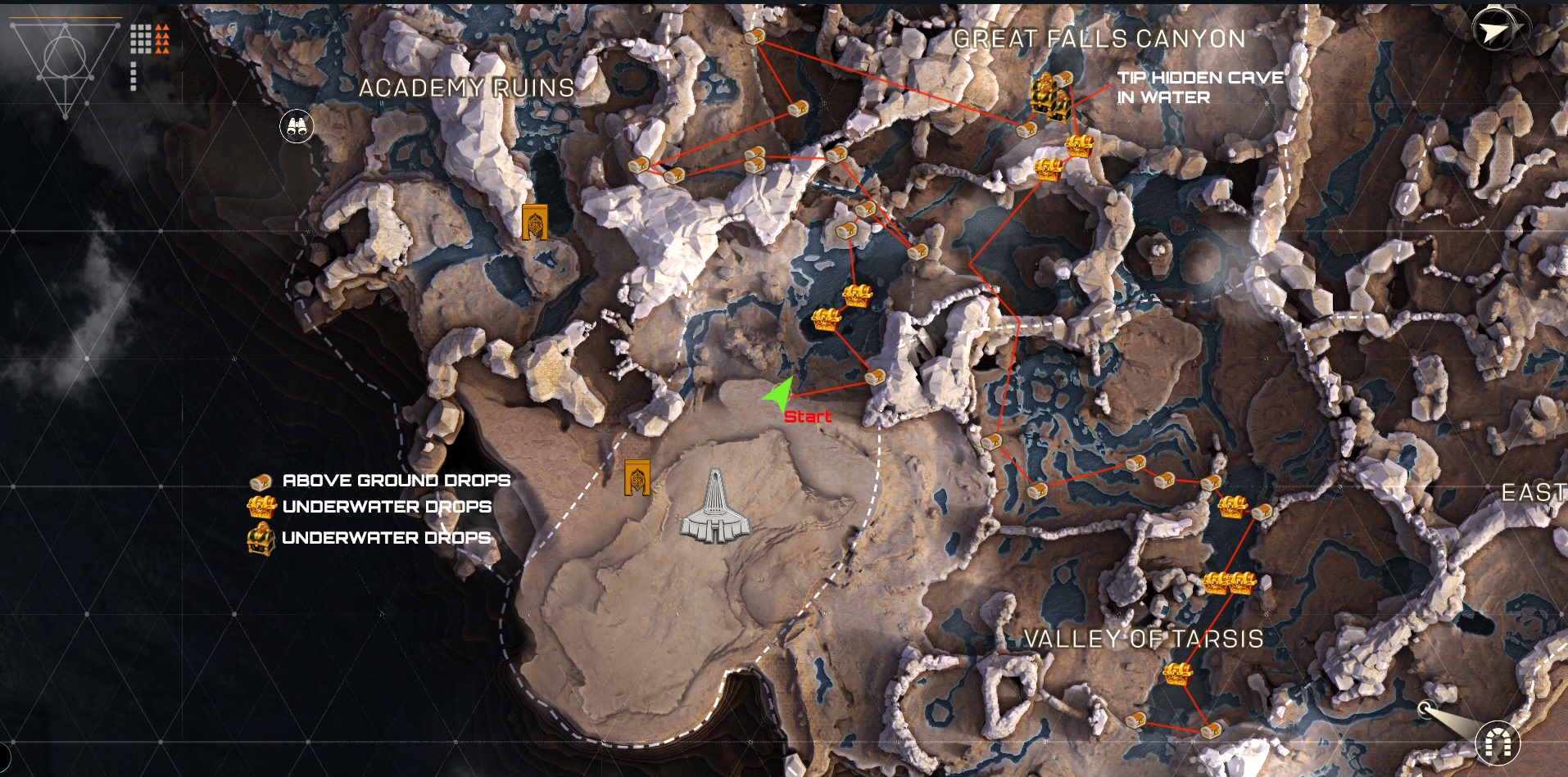Select the banner marker near Academy Ruins
The height and width of the screenshot is (777, 1568).
535,221
